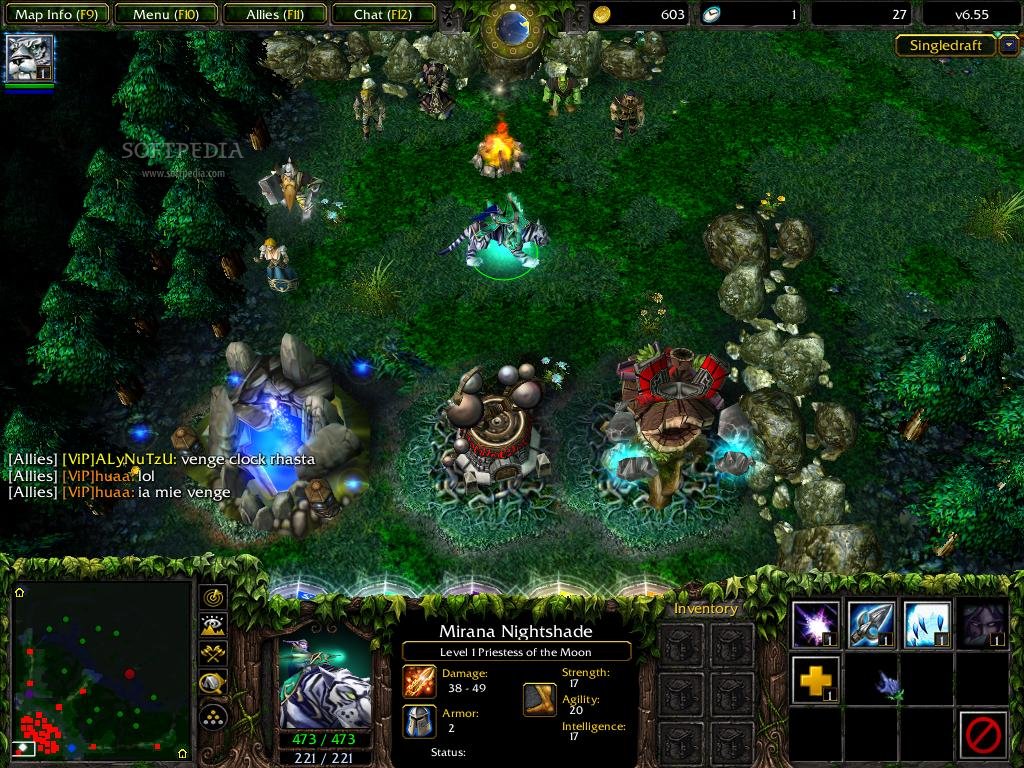Toggle ally color mode (crossed axes)
This screenshot has height=768, width=1024.
pyautogui.click(x=214, y=655)
